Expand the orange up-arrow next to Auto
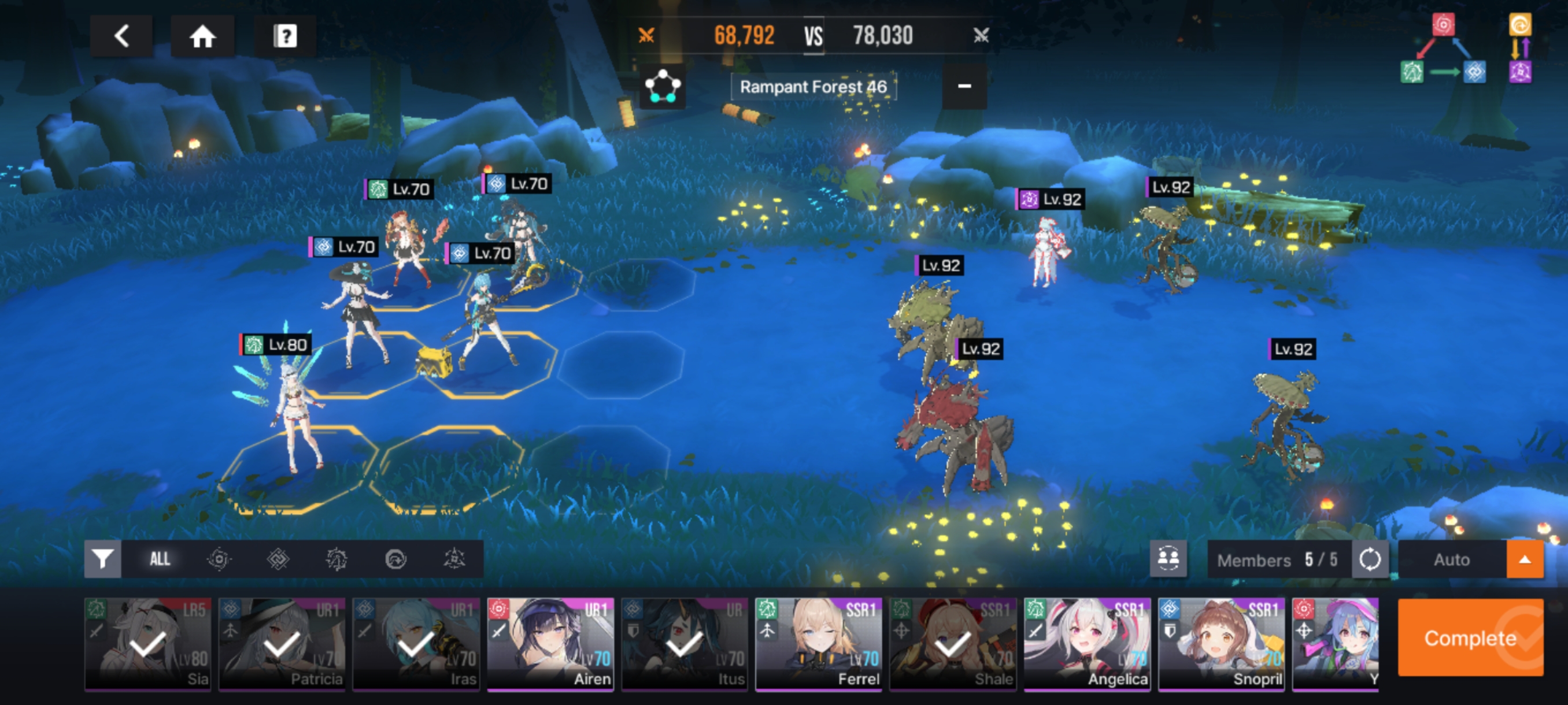1568x705 pixels. point(1524,559)
